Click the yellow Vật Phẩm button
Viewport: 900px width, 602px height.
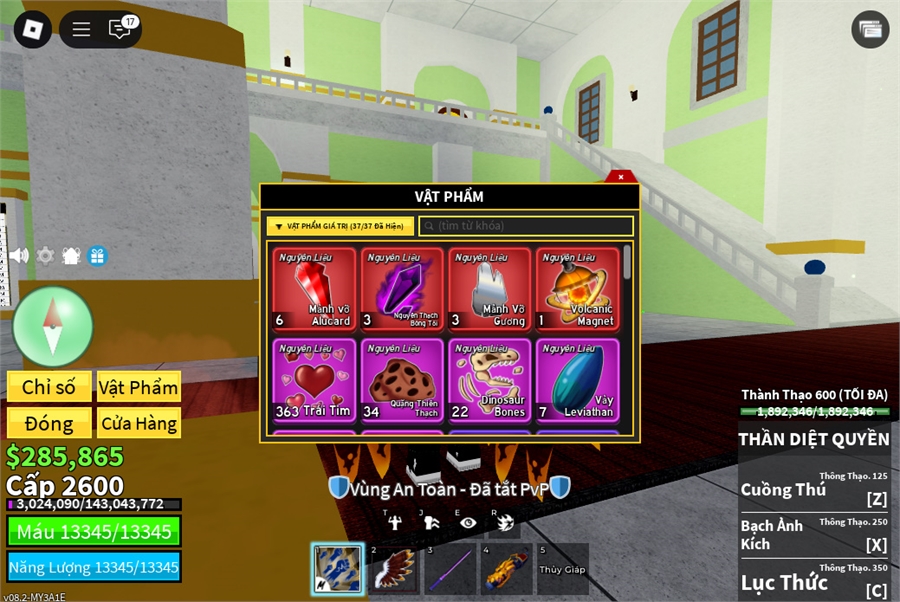pos(138,387)
